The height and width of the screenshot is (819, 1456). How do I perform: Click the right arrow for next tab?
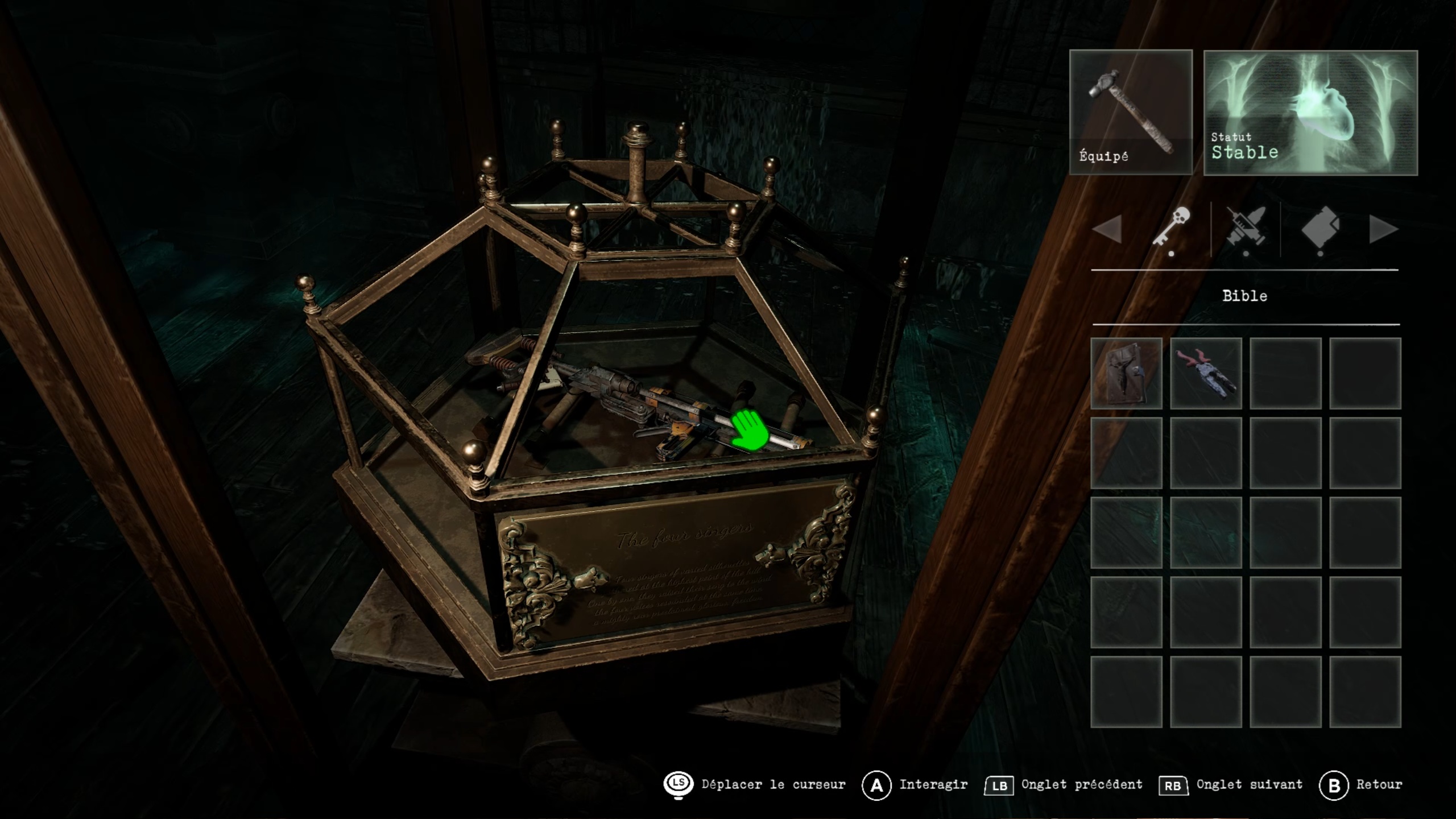point(1383,229)
